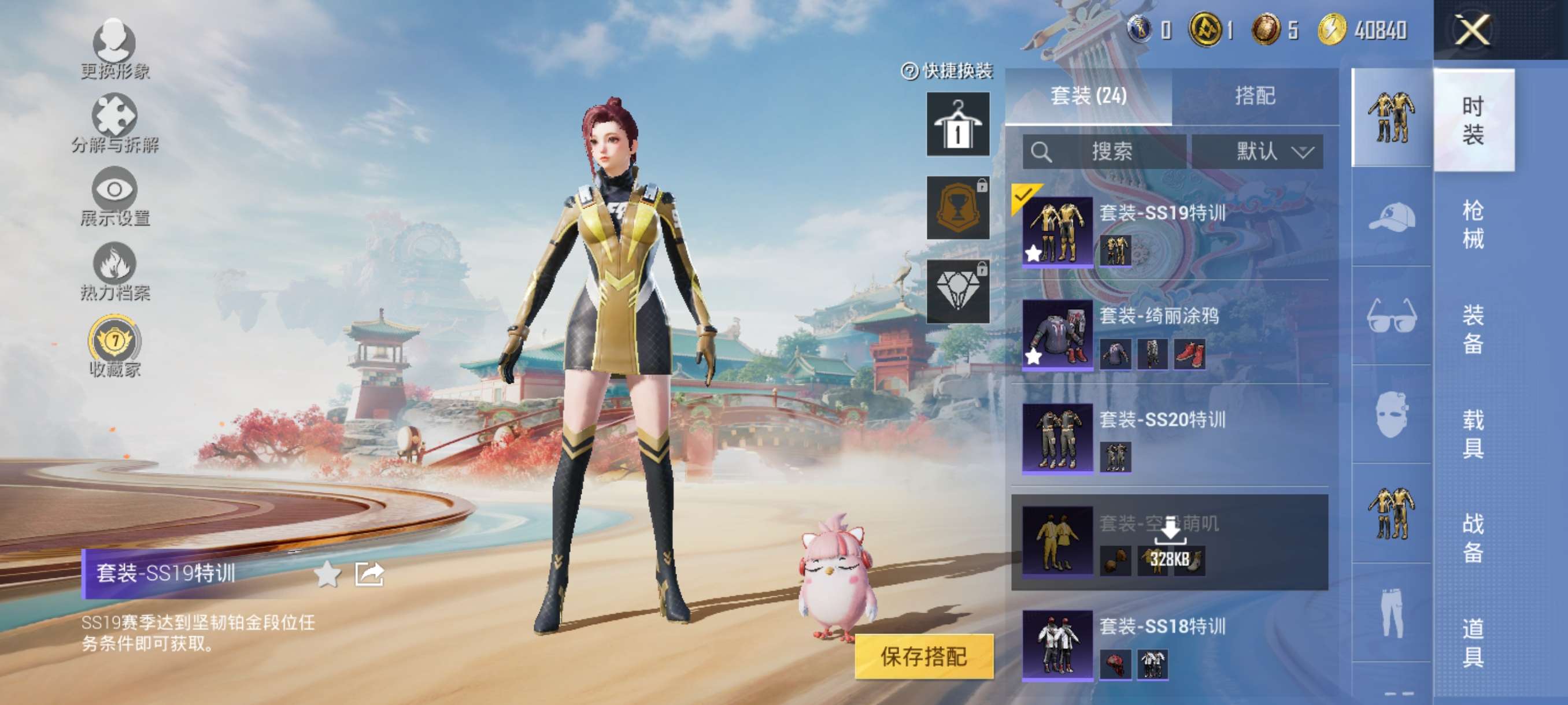Share the SS19 outfit via share icon
Image resolution: width=1568 pixels, height=705 pixels.
369,574
